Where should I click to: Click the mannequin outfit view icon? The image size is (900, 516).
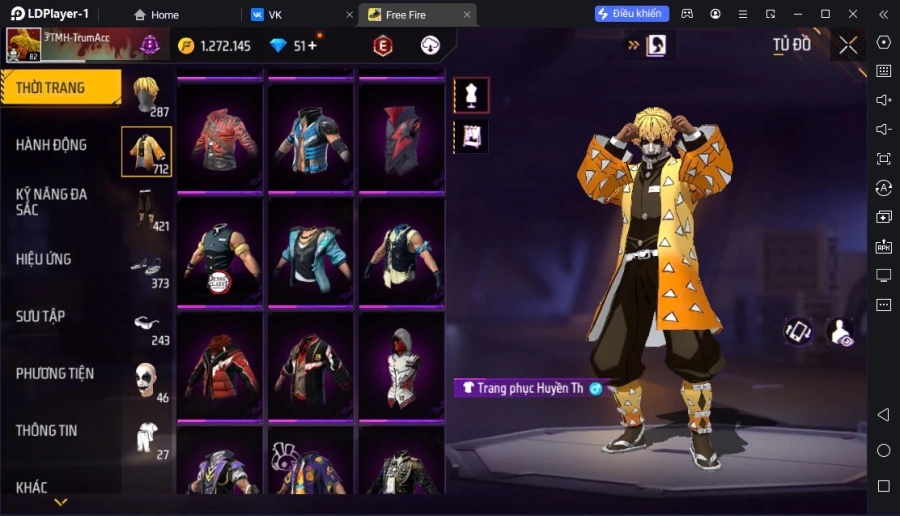coord(471,95)
